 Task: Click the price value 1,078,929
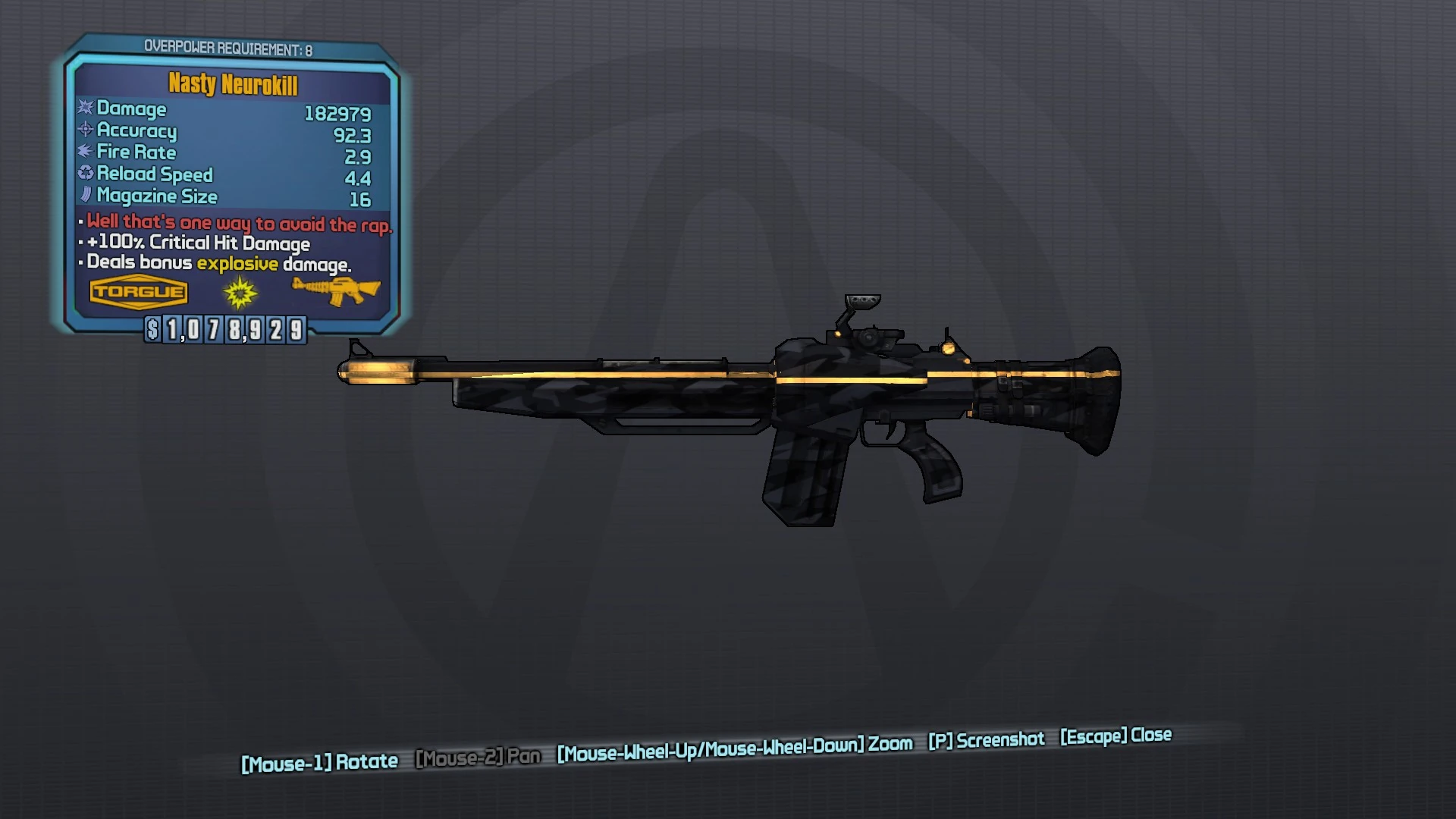[x=235, y=329]
